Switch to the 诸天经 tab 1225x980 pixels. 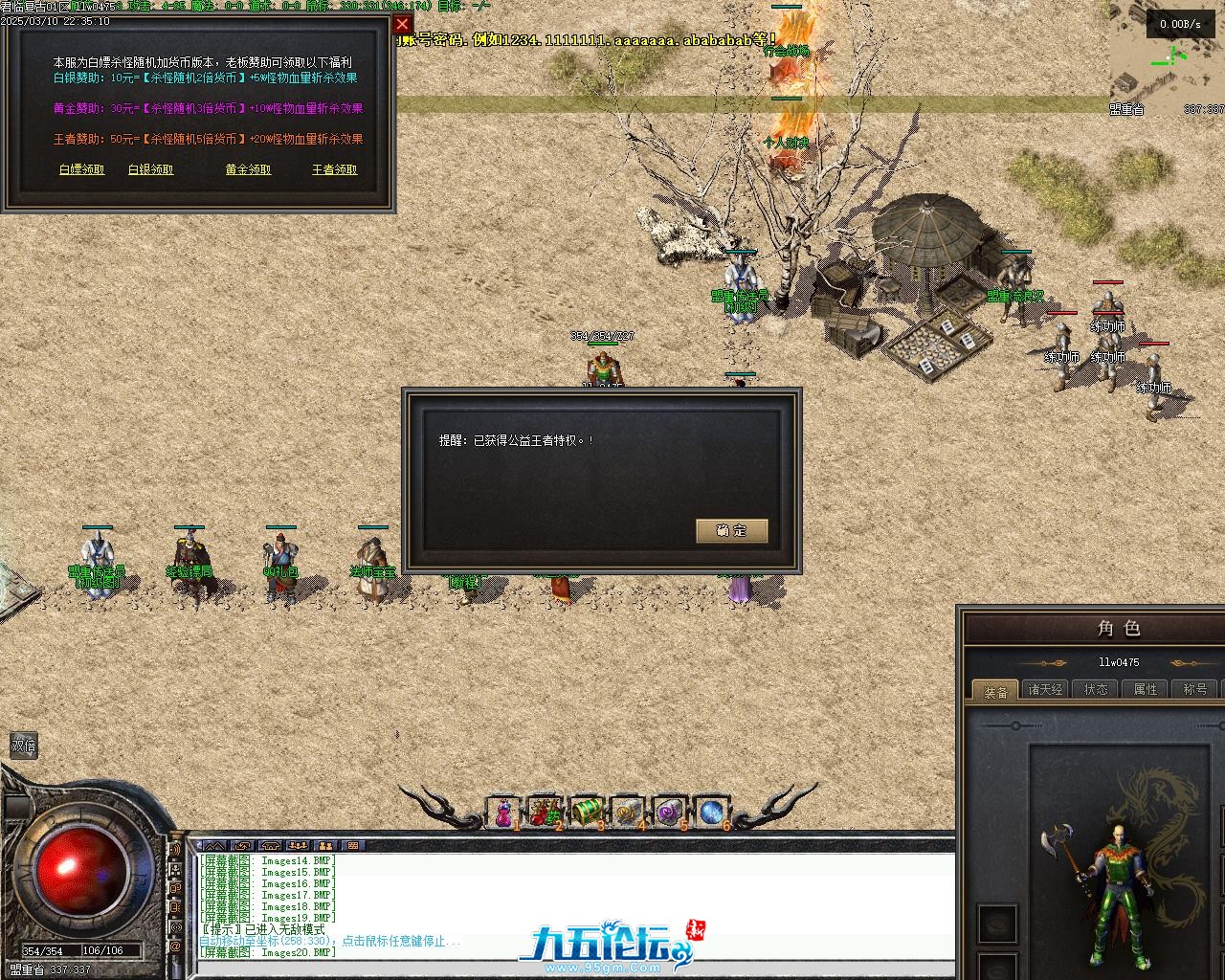pos(1045,689)
